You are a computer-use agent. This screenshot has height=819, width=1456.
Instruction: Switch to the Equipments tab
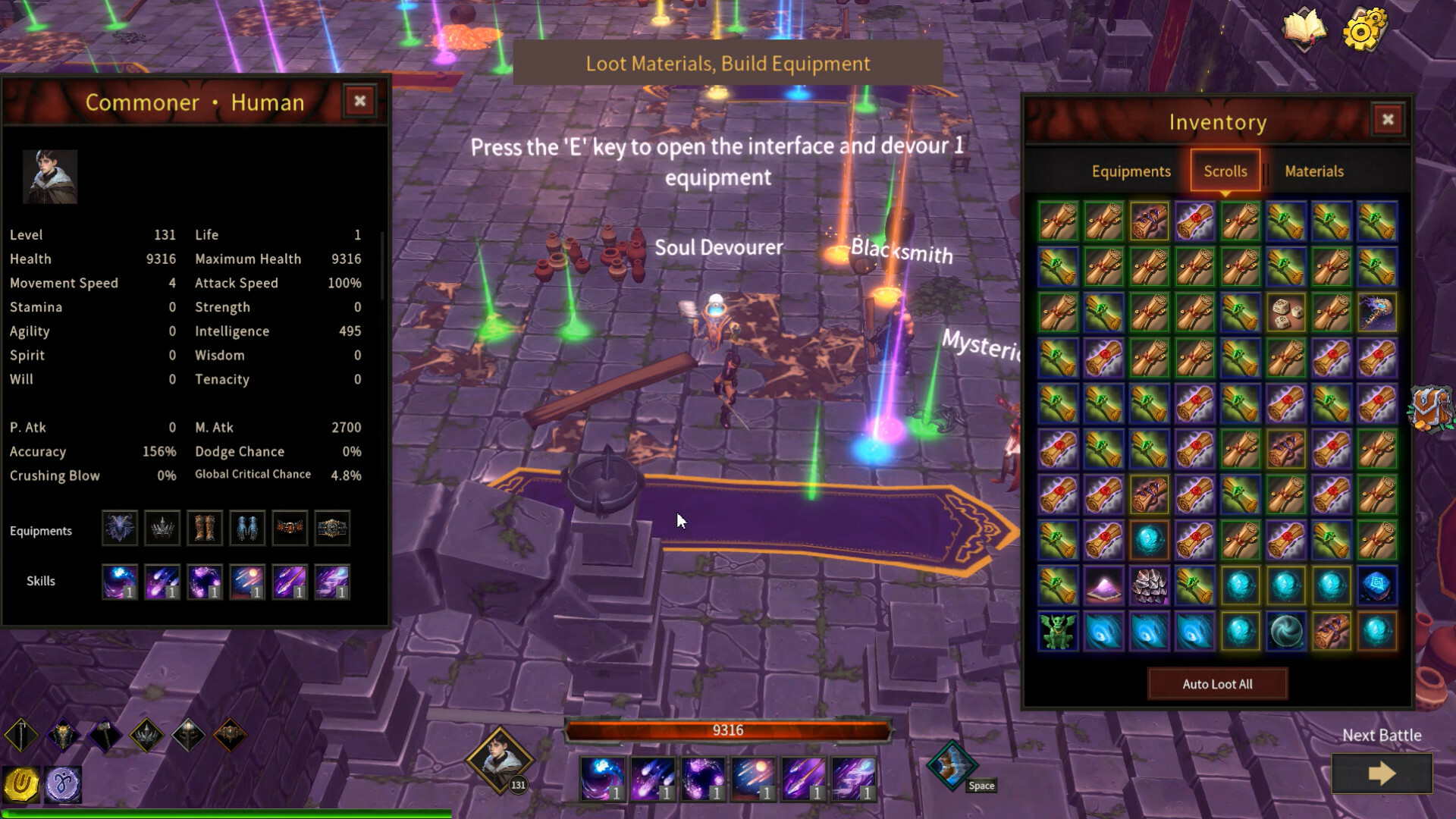[1131, 171]
